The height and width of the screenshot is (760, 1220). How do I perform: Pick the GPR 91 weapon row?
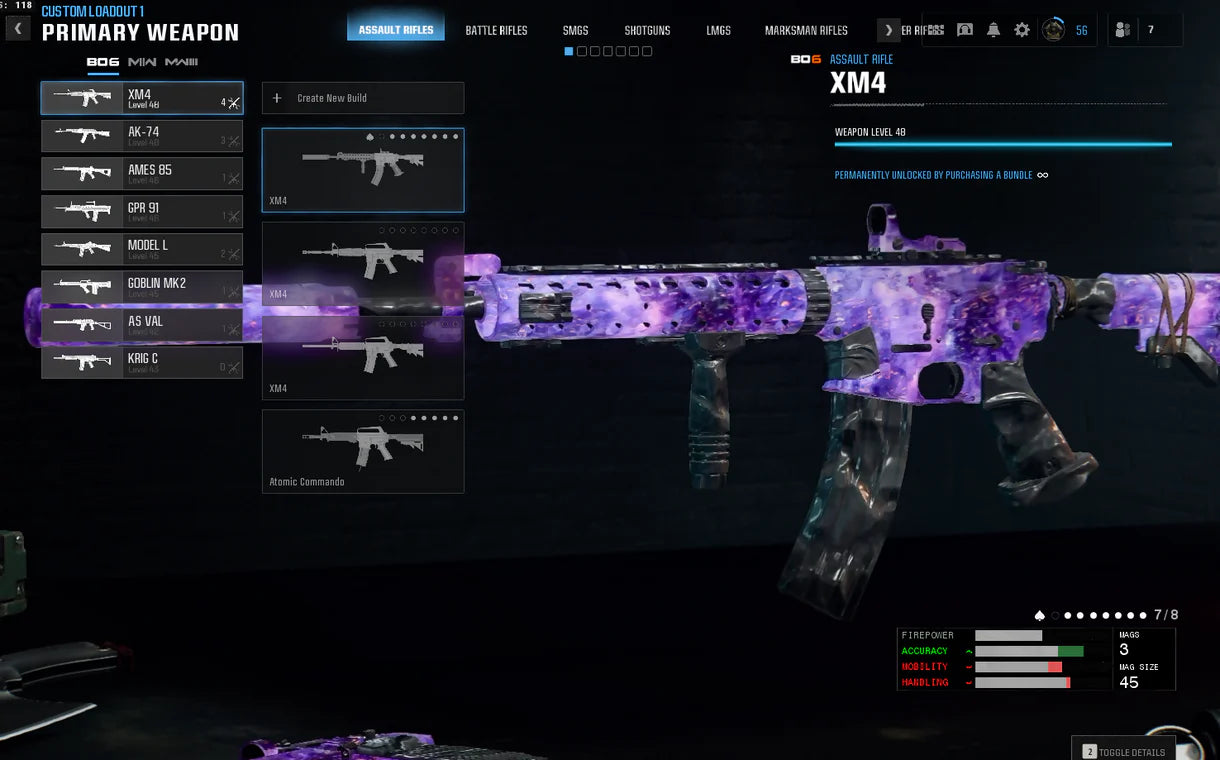[x=142, y=212]
